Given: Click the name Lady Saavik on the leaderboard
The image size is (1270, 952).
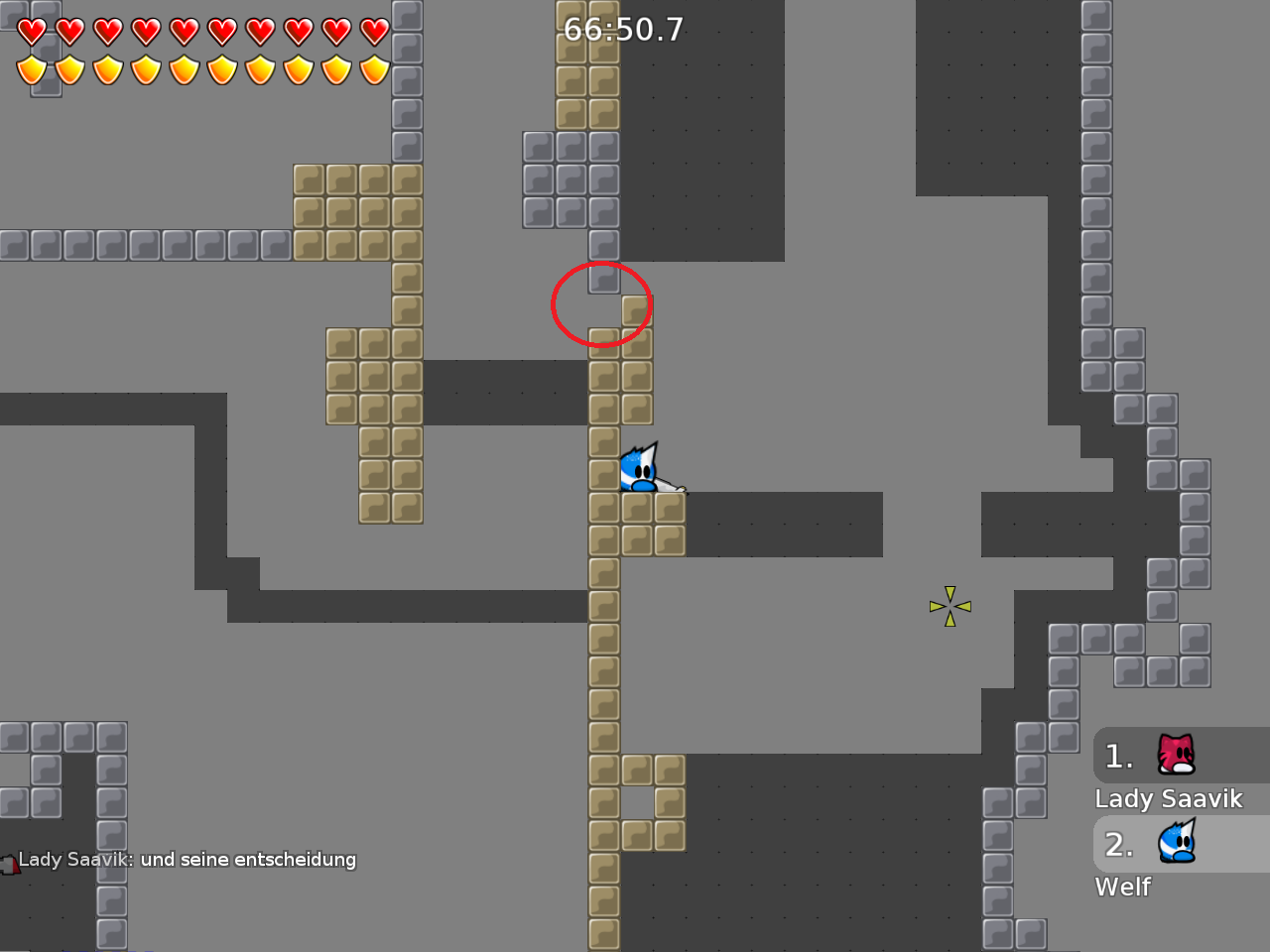Looking at the screenshot, I should click(x=1169, y=798).
